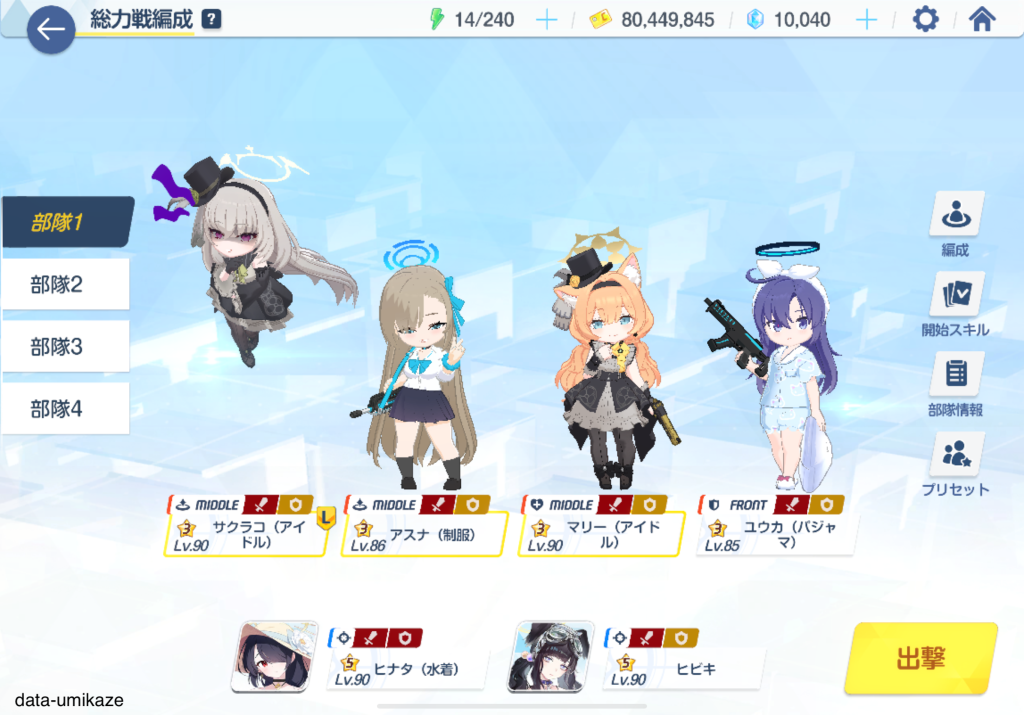
Task: Open the プリセット preset button
Action: [955, 465]
